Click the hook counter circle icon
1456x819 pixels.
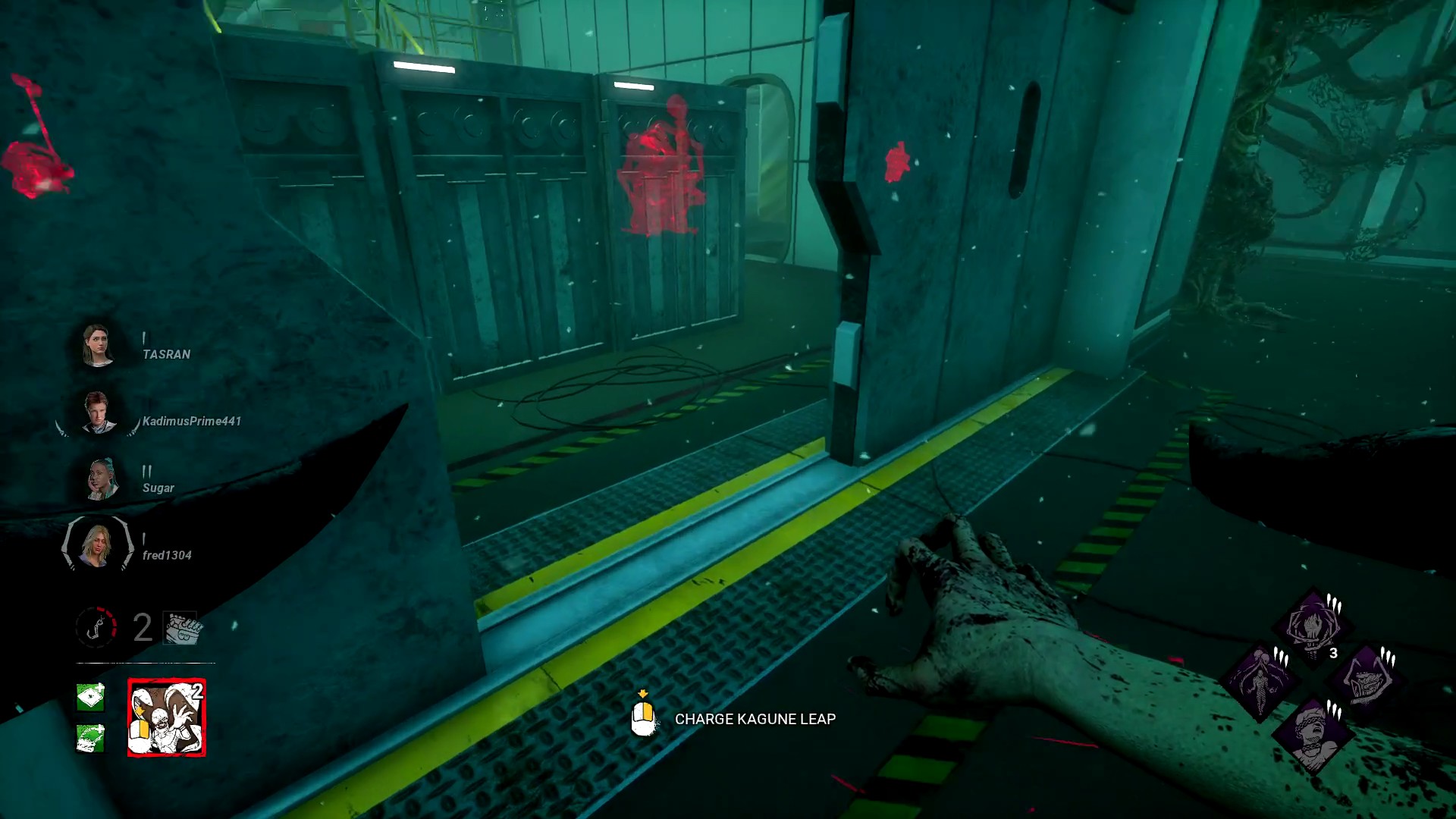coord(96,627)
